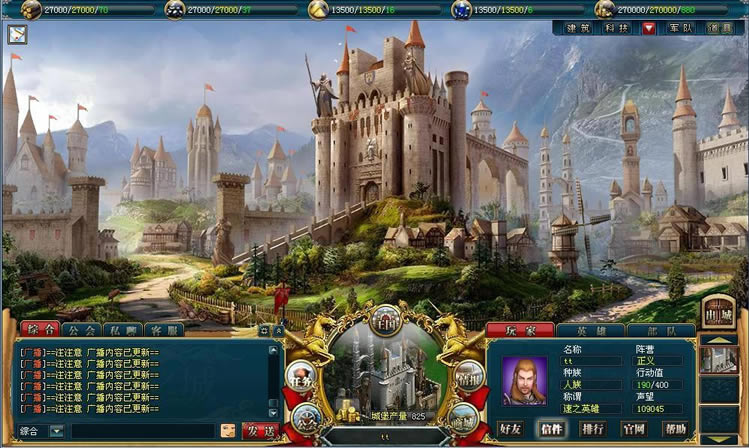Switch to the 英雄 hero tab
The height and width of the screenshot is (448, 749).
[x=590, y=330]
